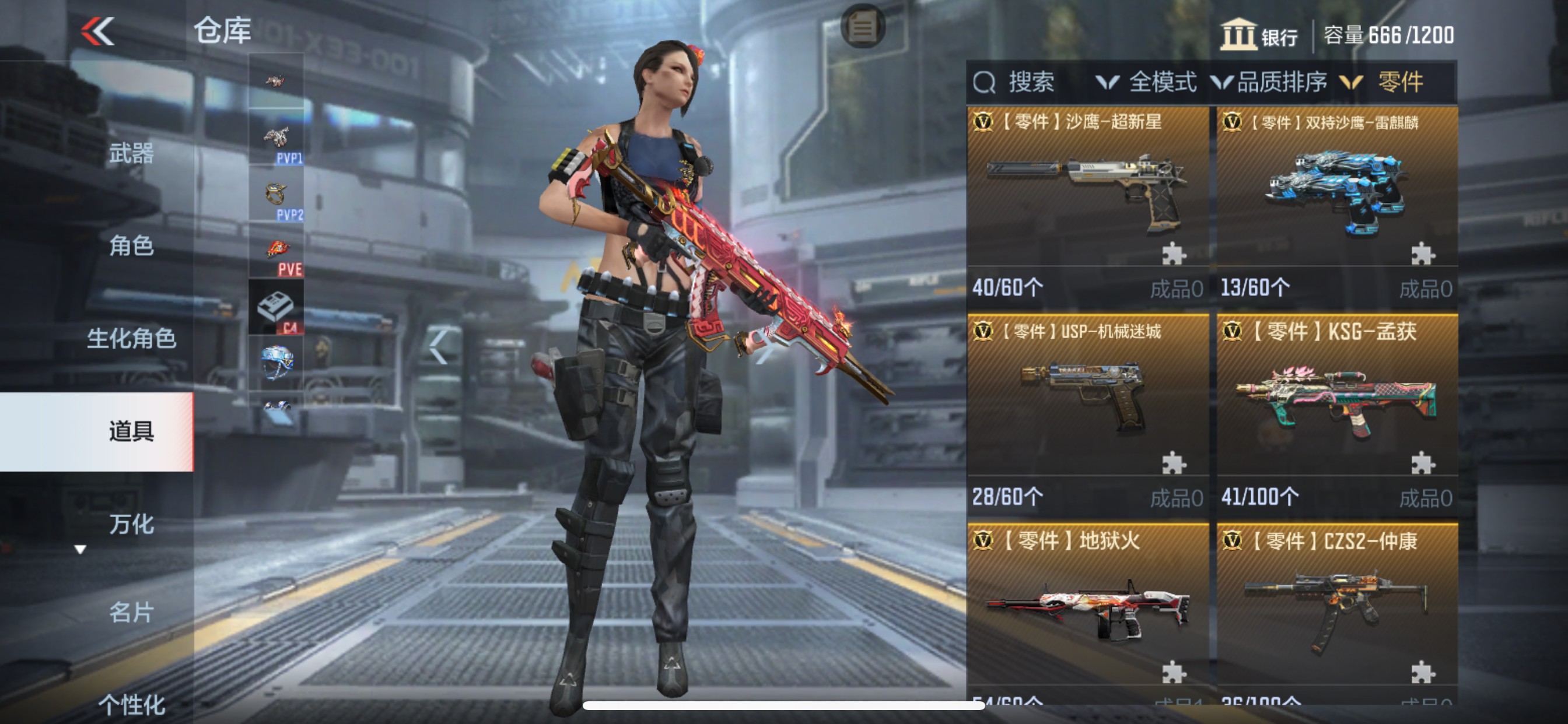Select the C4 loadout slot

[276, 308]
